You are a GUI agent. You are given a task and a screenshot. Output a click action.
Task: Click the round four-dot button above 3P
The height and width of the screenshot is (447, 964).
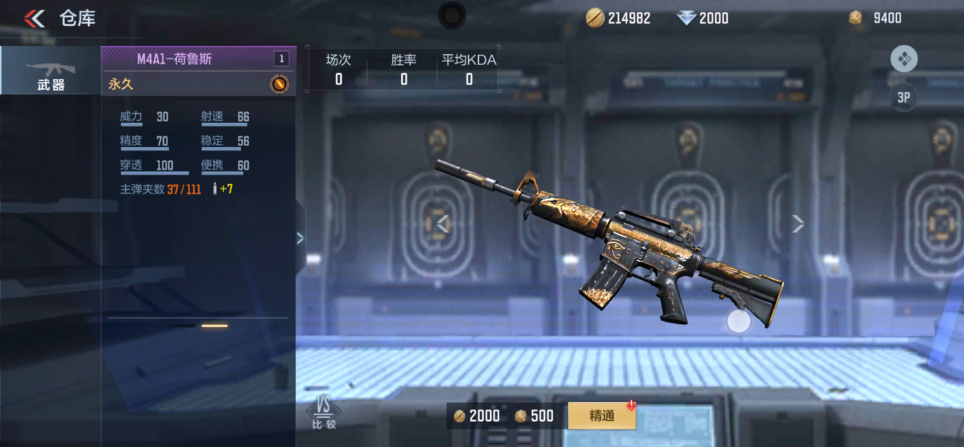(904, 59)
